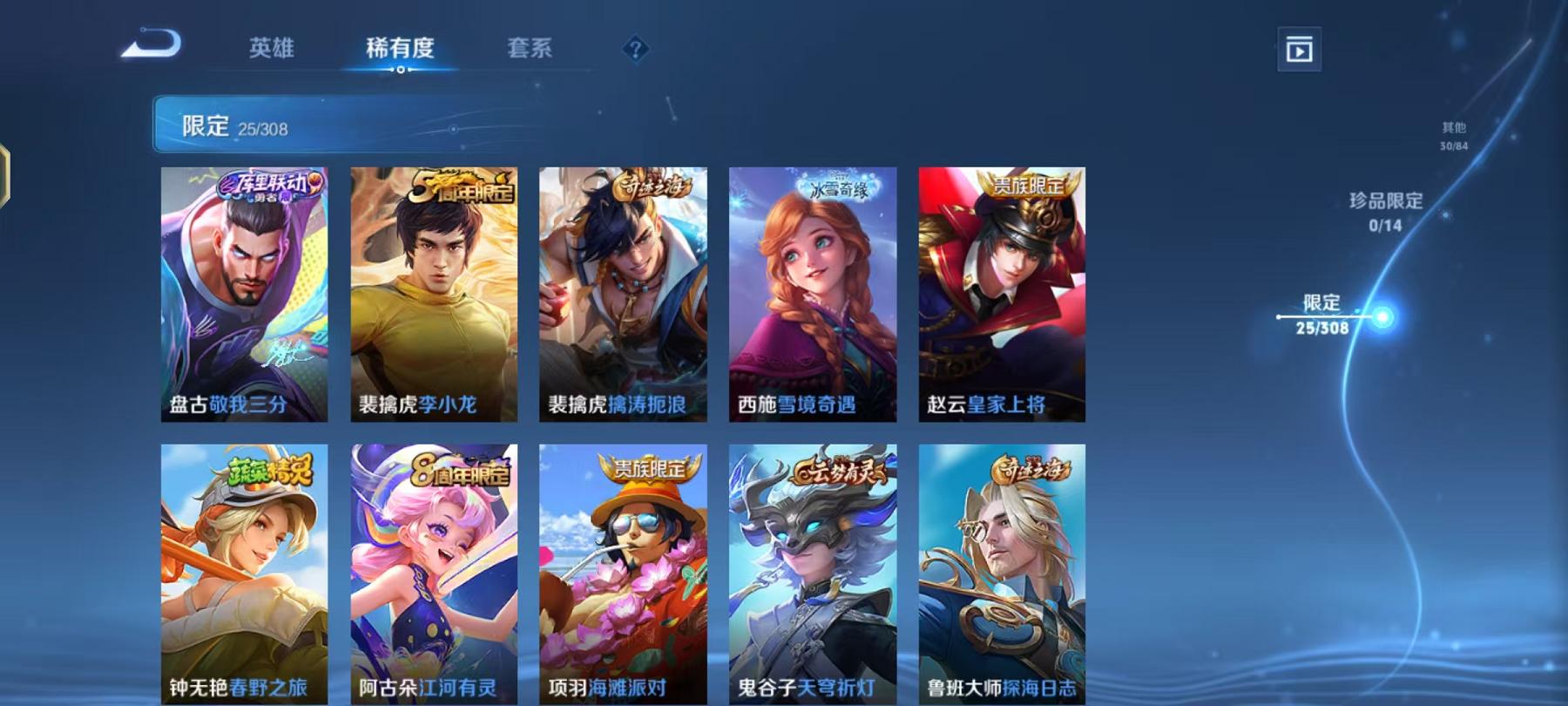Image resolution: width=1568 pixels, height=706 pixels.
Task: Open help via the question mark icon
Action: pos(639,50)
